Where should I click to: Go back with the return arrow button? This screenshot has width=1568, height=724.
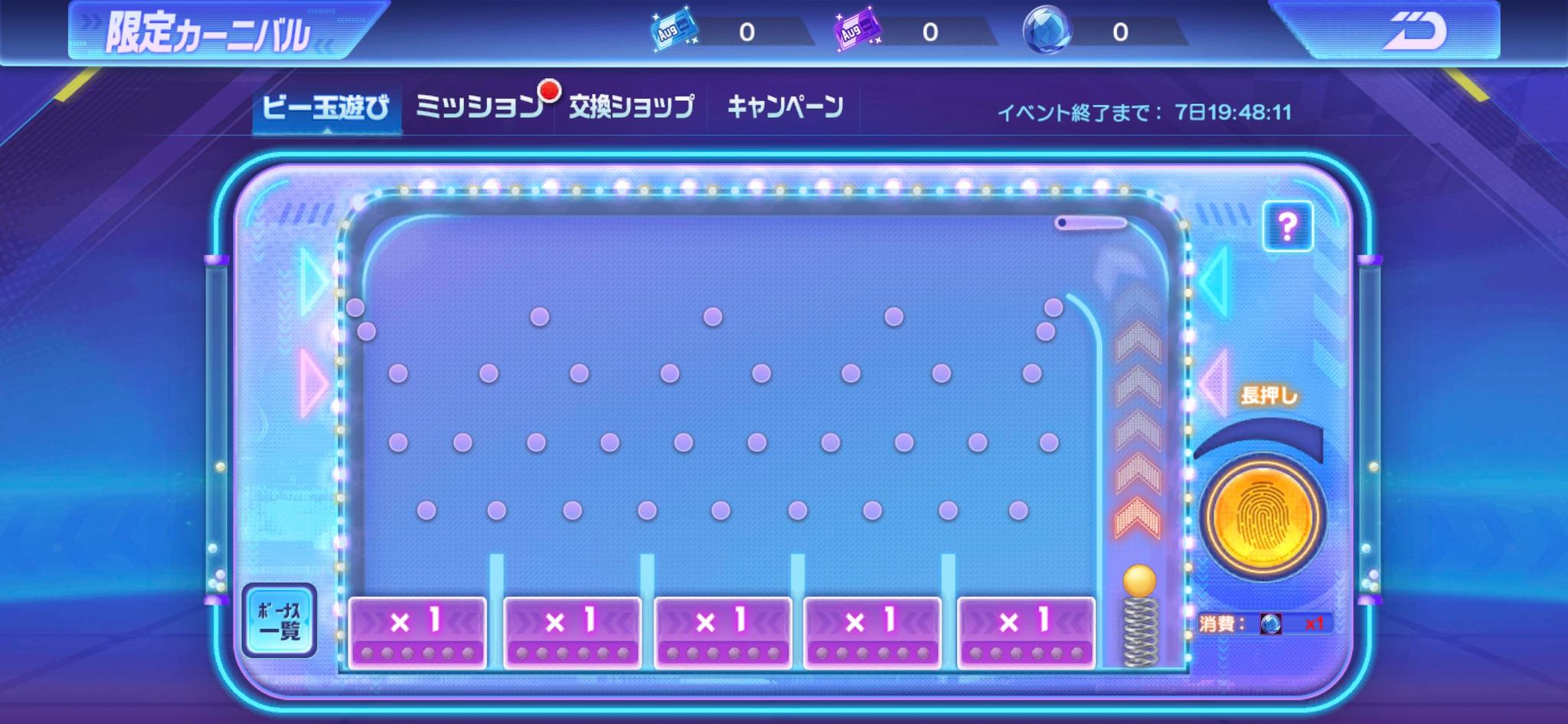click(x=1413, y=32)
